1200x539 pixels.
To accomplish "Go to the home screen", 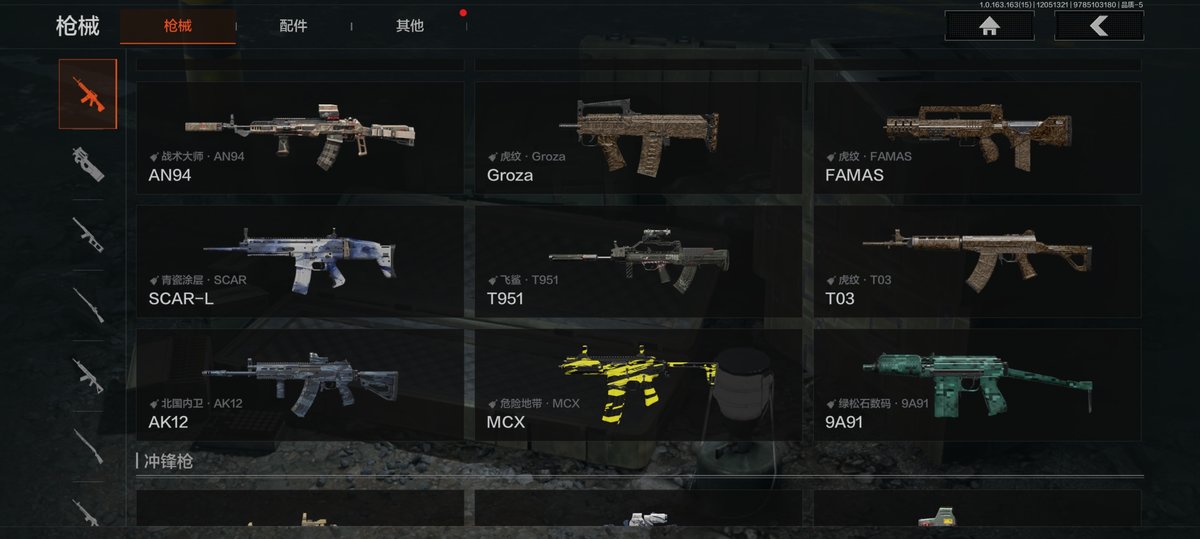I will [x=989, y=26].
